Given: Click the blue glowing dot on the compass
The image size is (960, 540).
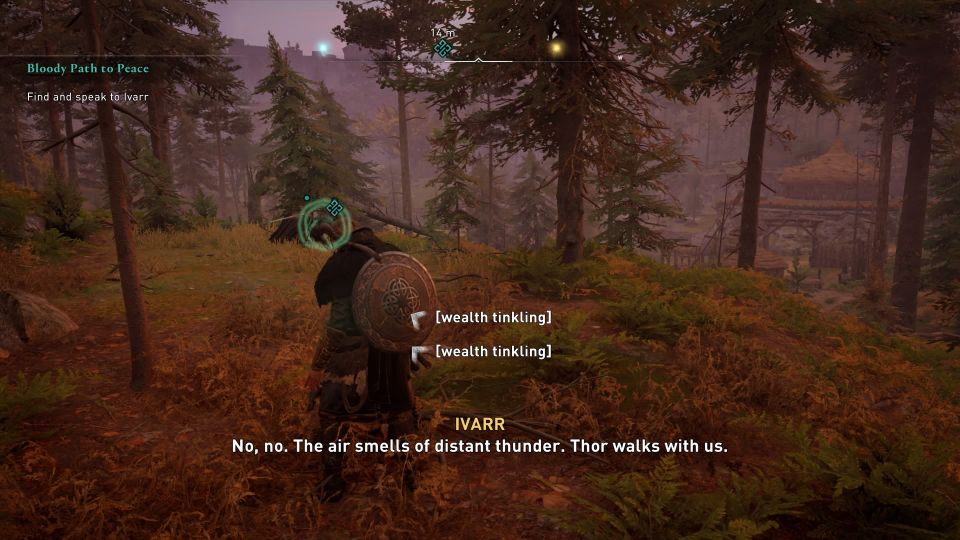Looking at the screenshot, I should pyautogui.click(x=322, y=47).
